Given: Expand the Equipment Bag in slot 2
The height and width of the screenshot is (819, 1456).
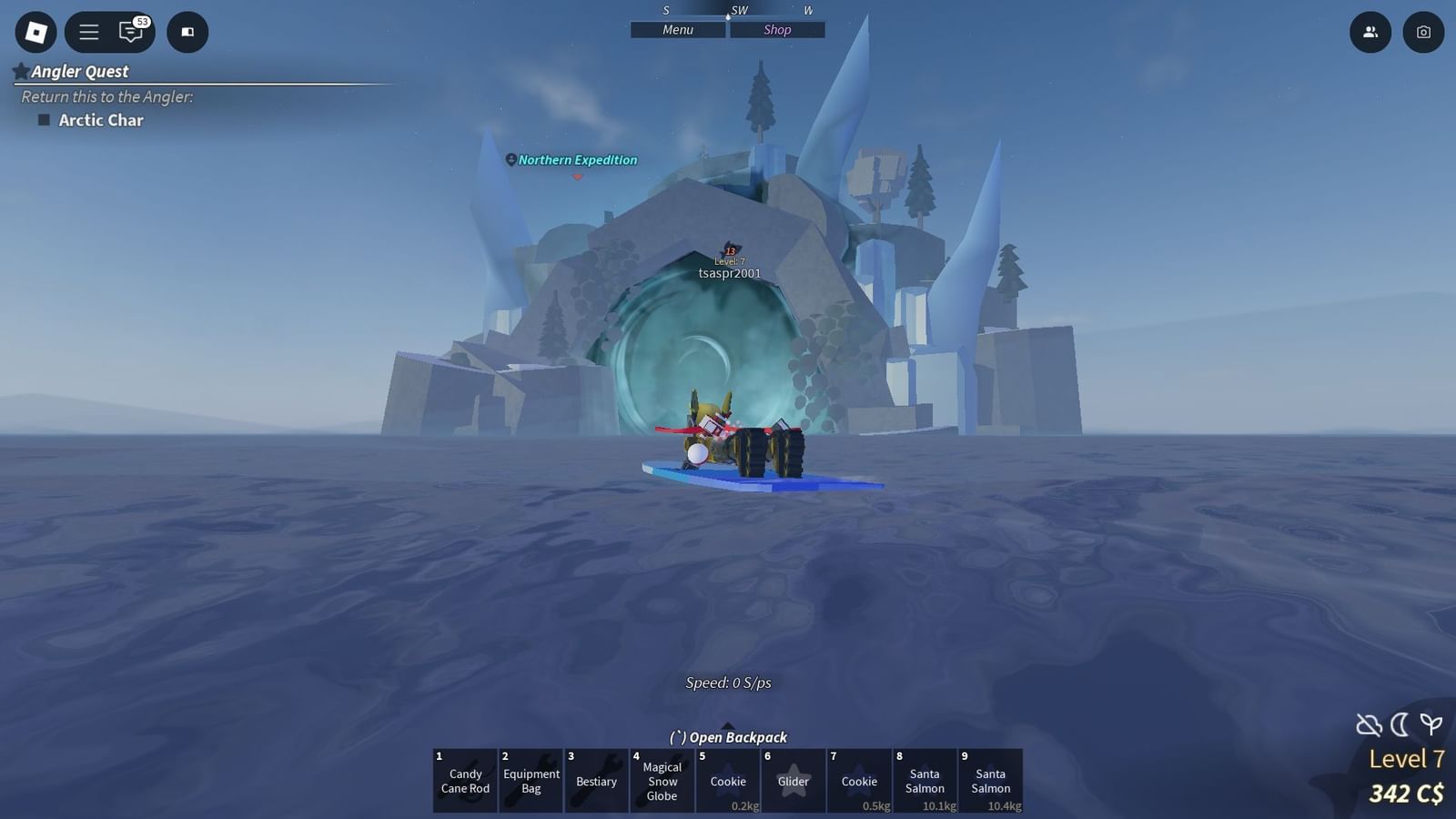Looking at the screenshot, I should click(x=531, y=781).
